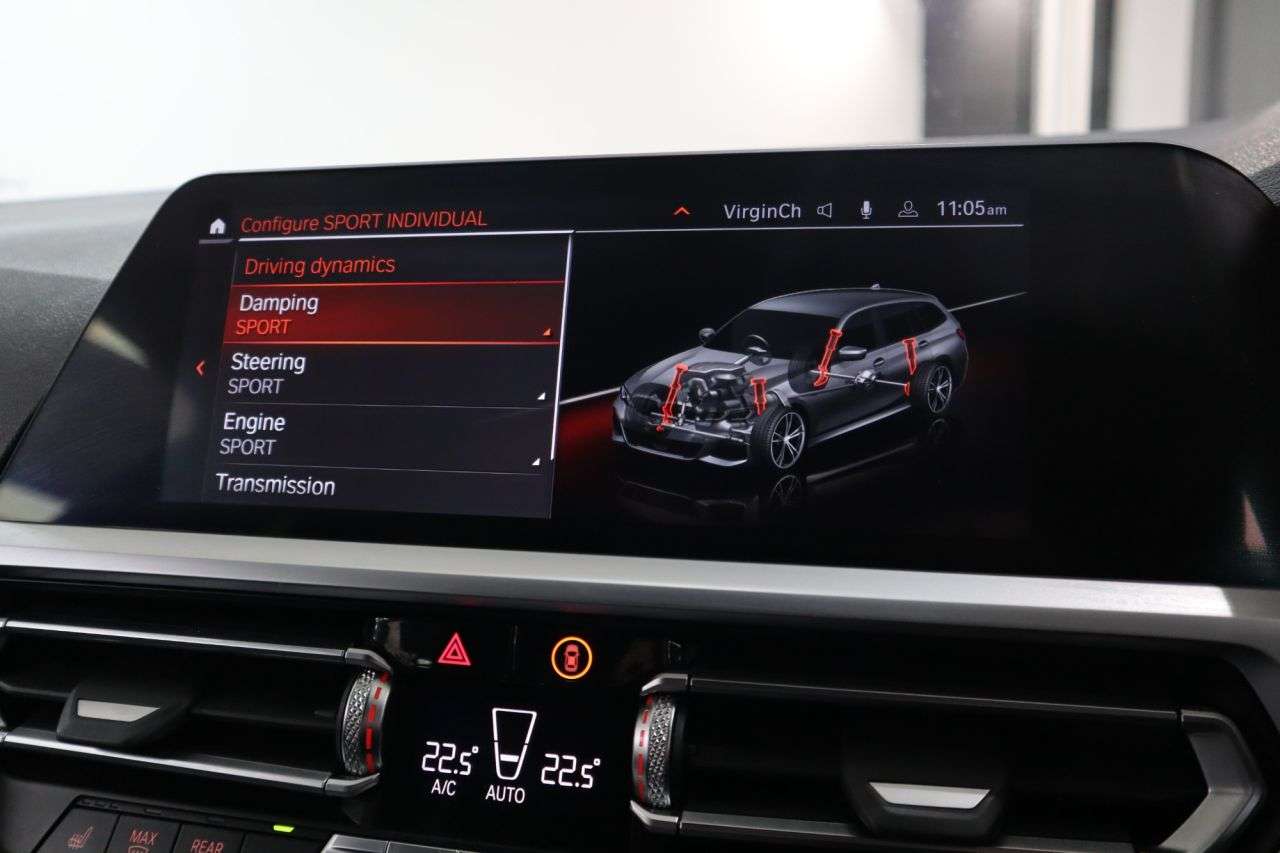Screen dimensions: 1280x853
Task: Expand Damping options with its triangle
Action: [x=549, y=330]
